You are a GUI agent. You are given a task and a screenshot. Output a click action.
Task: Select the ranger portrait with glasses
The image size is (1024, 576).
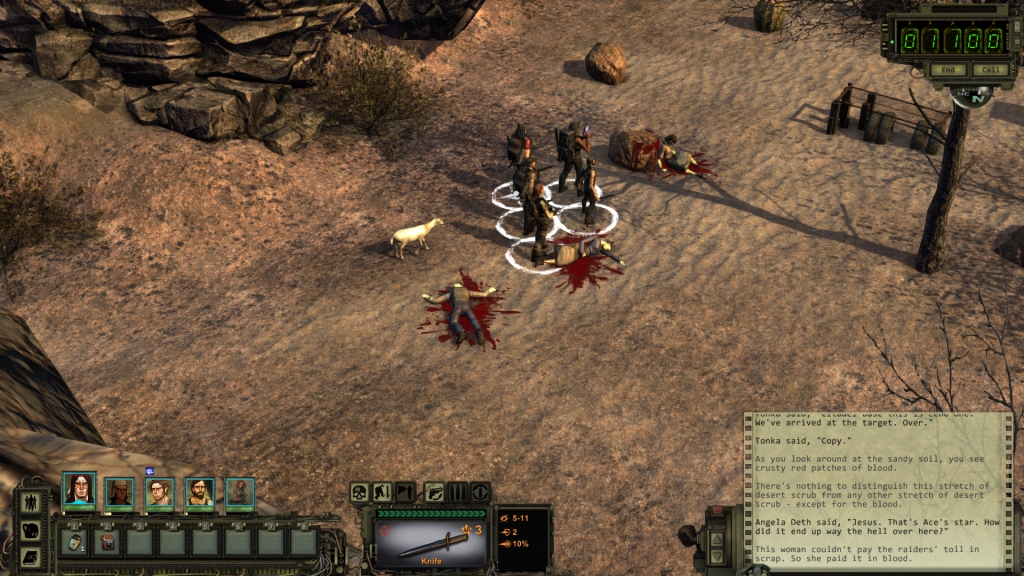(159, 492)
